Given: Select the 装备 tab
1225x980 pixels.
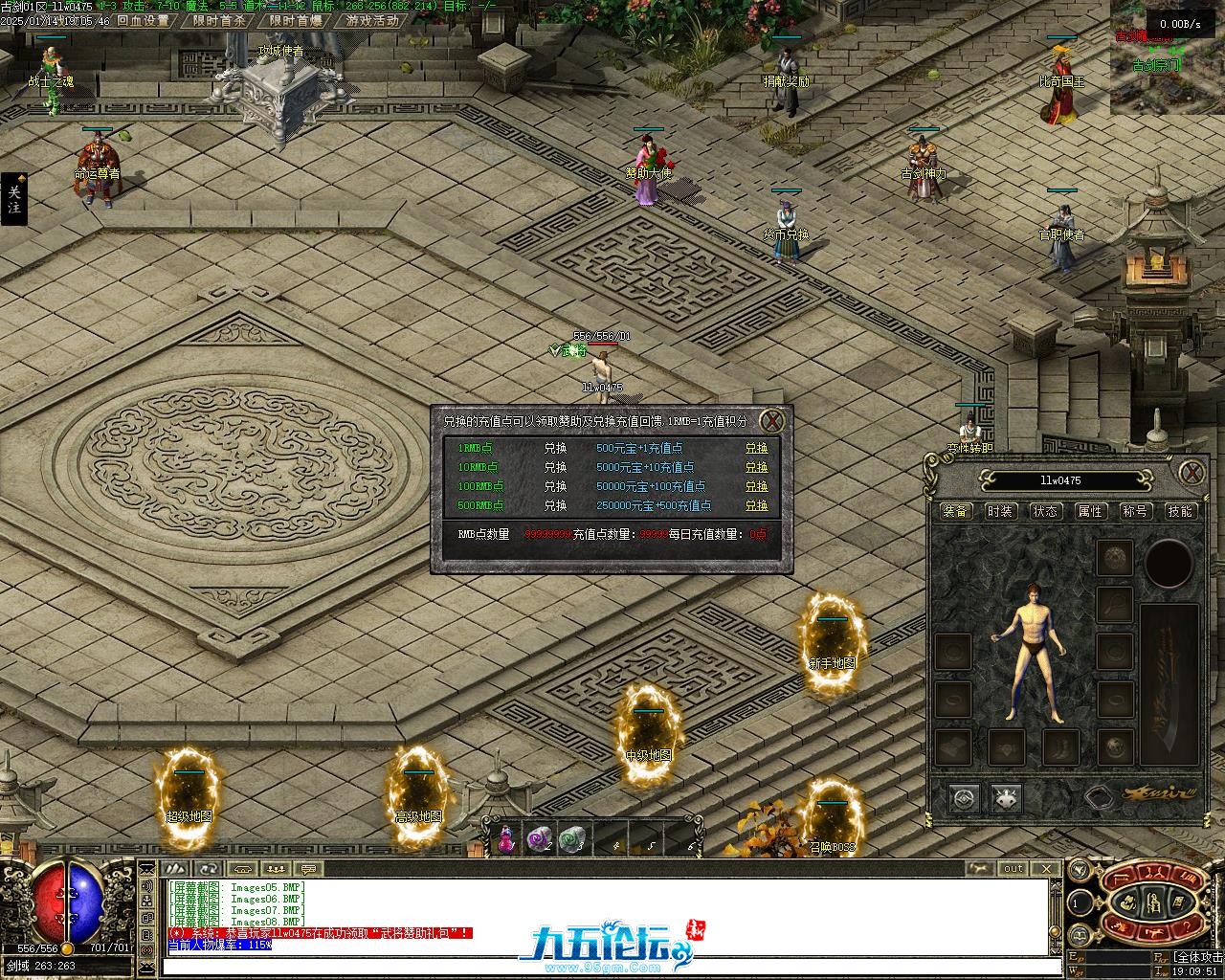Looking at the screenshot, I should tap(955, 511).
